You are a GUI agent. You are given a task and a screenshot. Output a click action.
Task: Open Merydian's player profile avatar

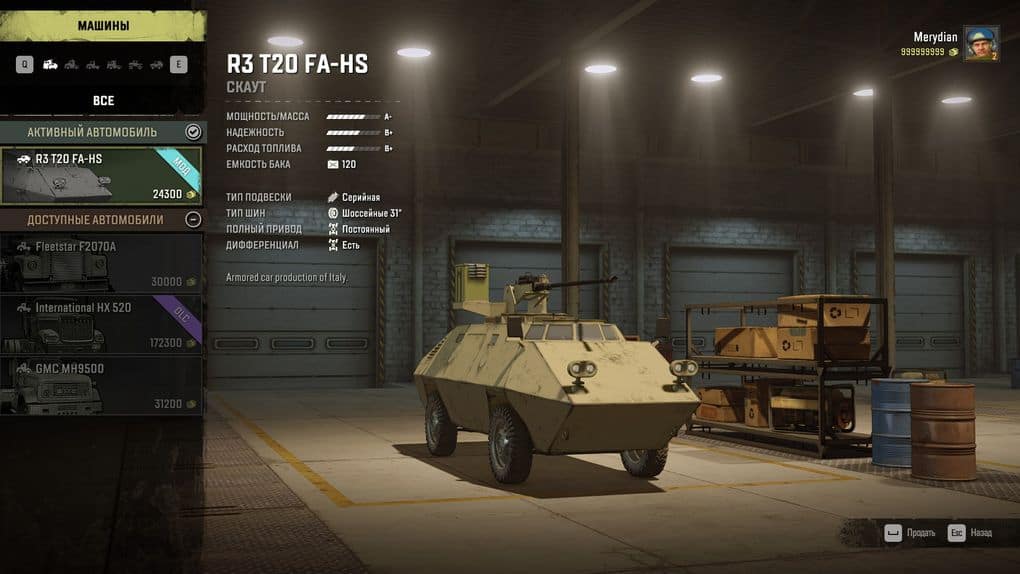click(x=980, y=44)
